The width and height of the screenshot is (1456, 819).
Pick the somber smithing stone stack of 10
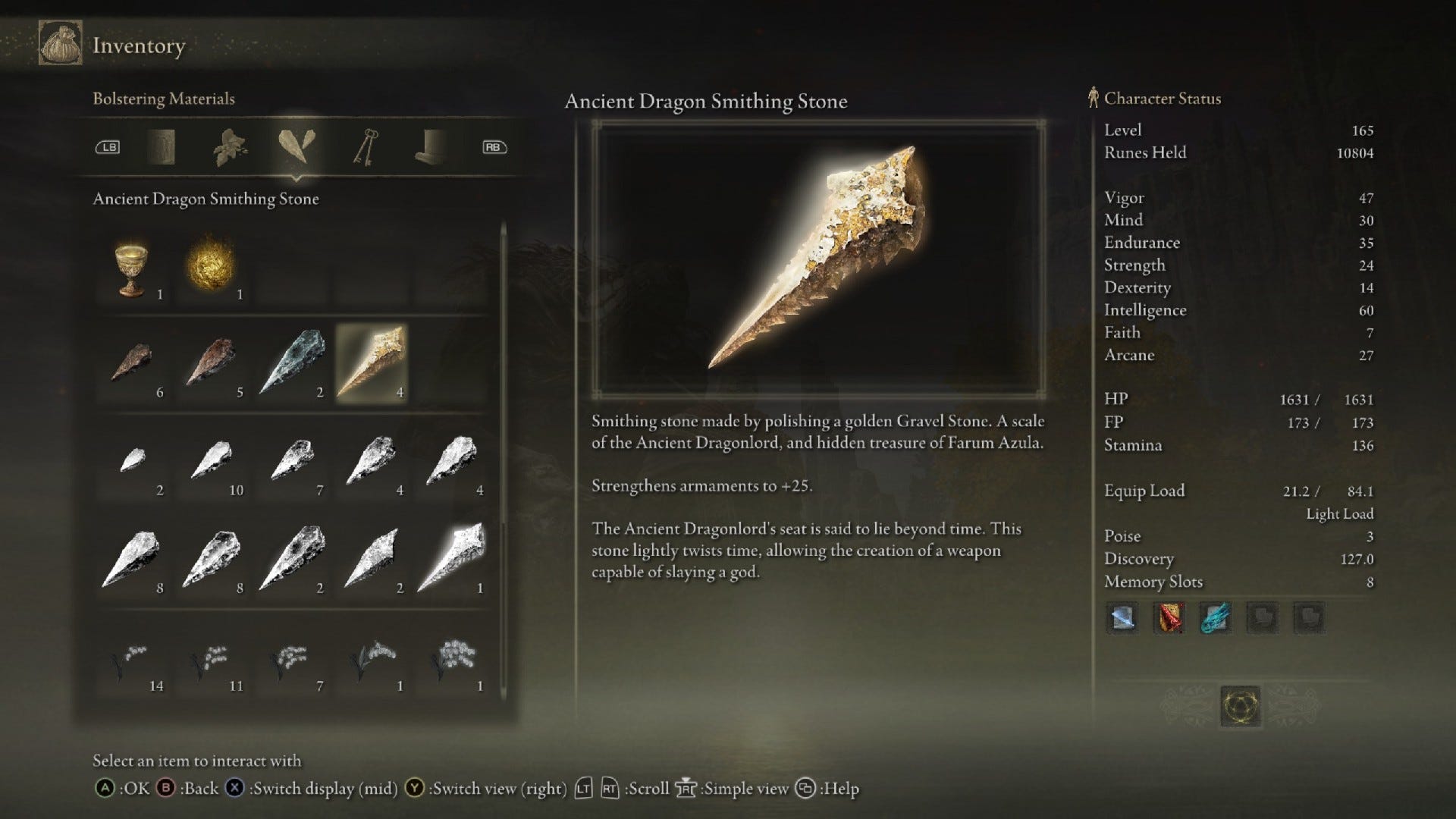coord(213,462)
